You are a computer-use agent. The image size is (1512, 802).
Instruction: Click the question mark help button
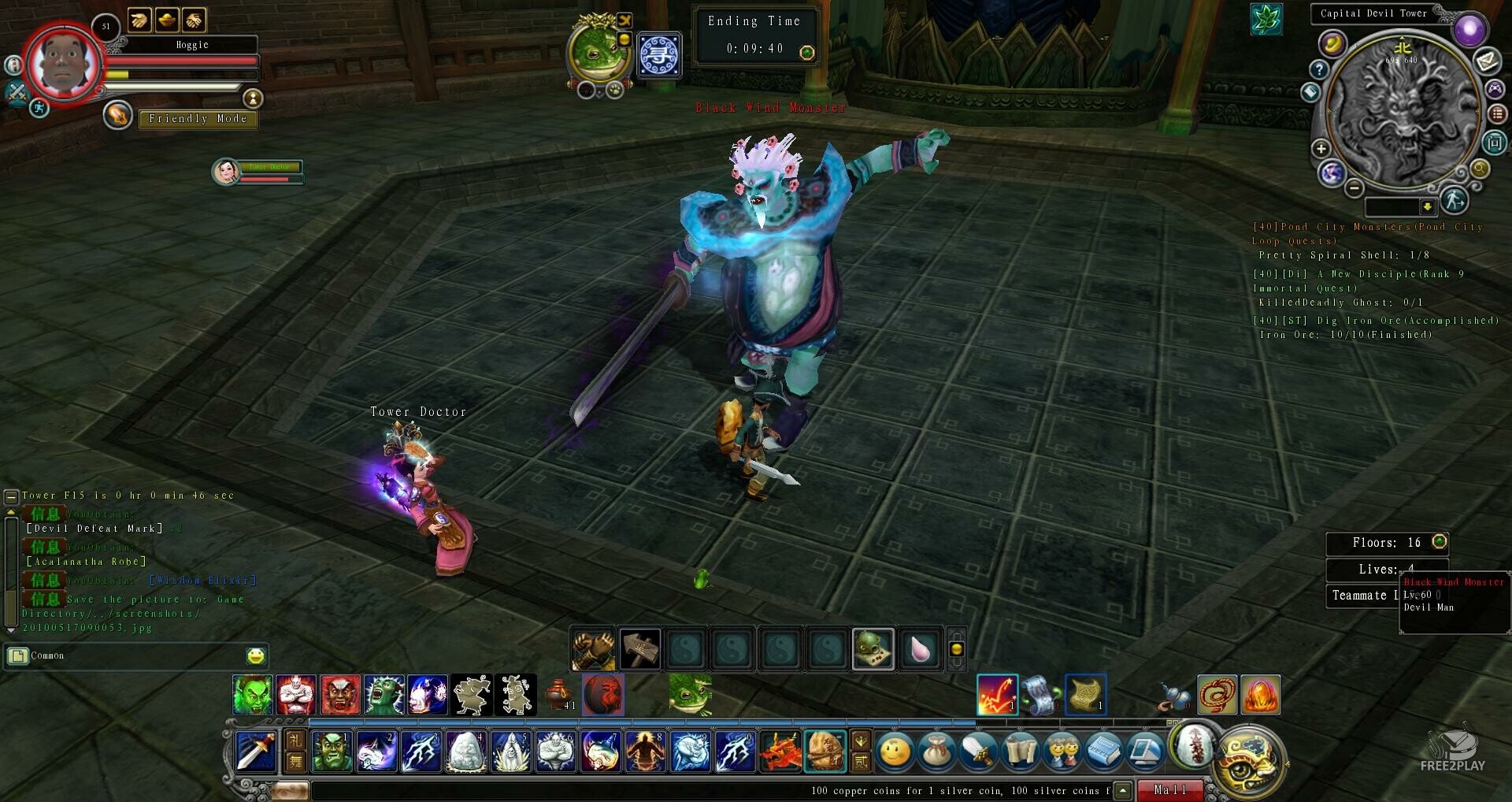tap(1319, 70)
